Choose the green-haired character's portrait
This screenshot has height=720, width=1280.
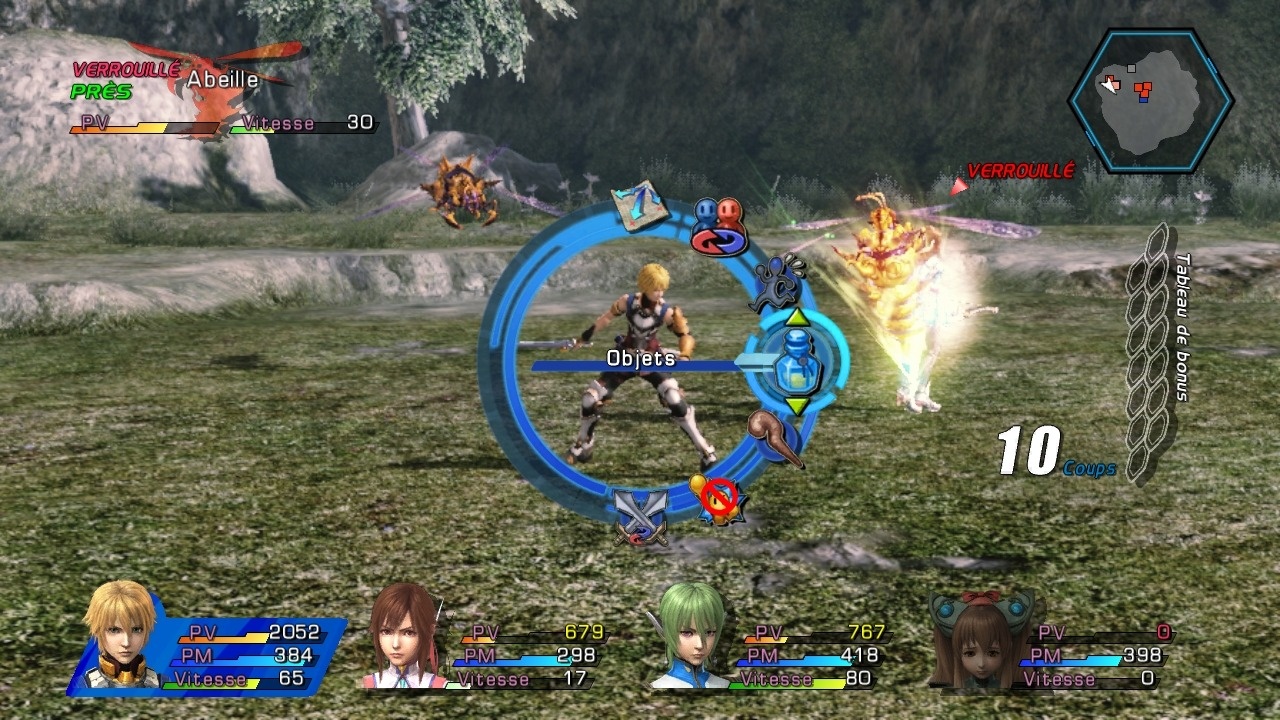point(689,637)
